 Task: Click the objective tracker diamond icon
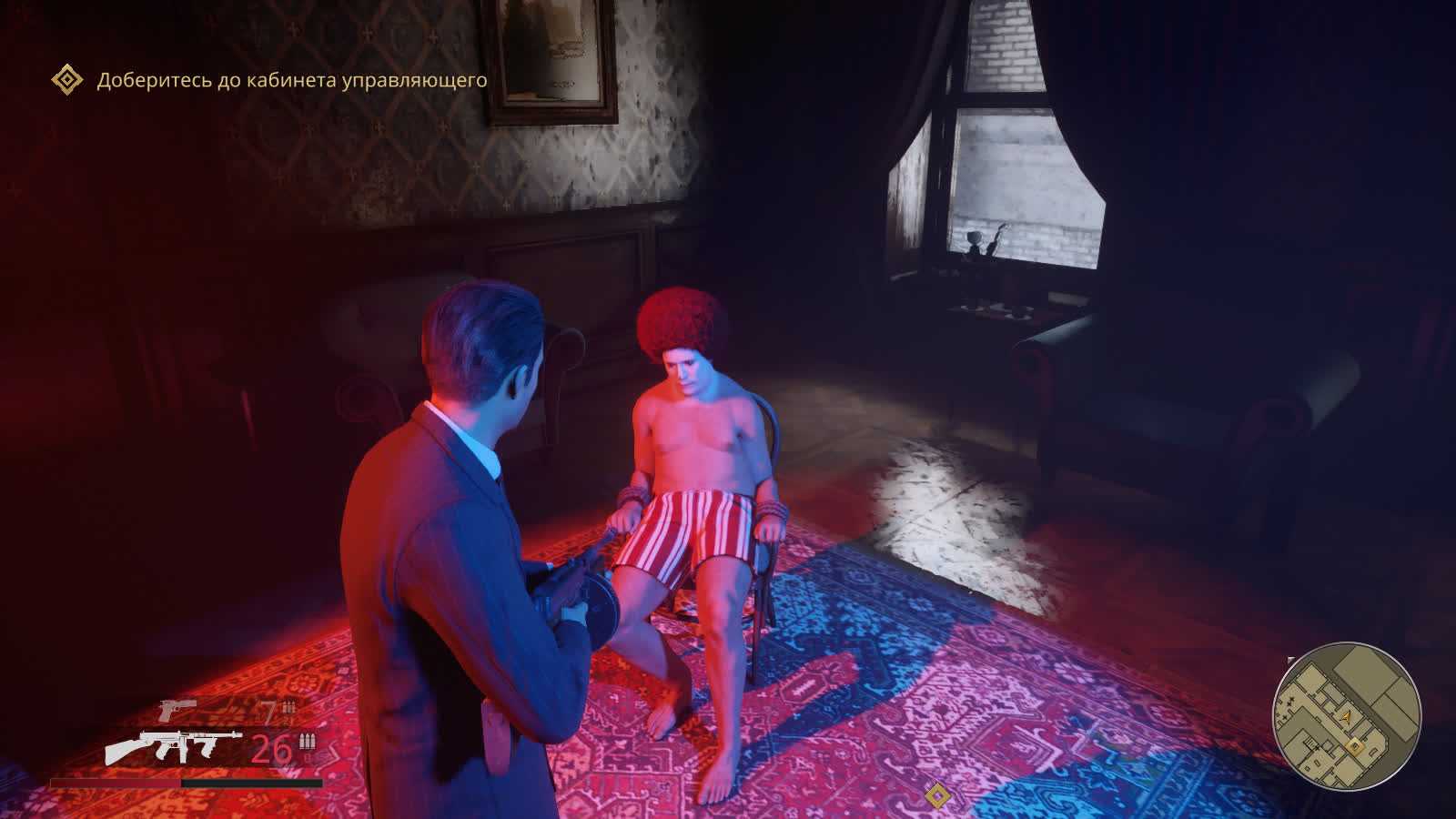pos(66,80)
